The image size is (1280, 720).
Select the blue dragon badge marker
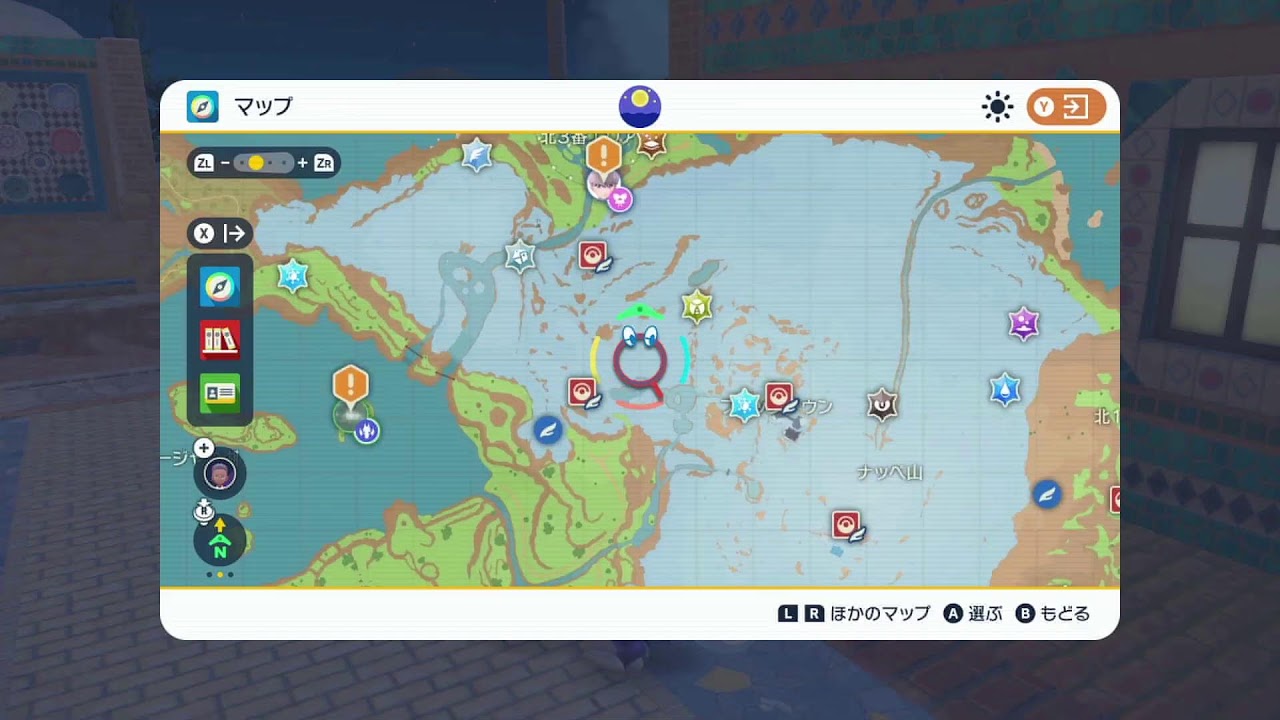point(367,431)
